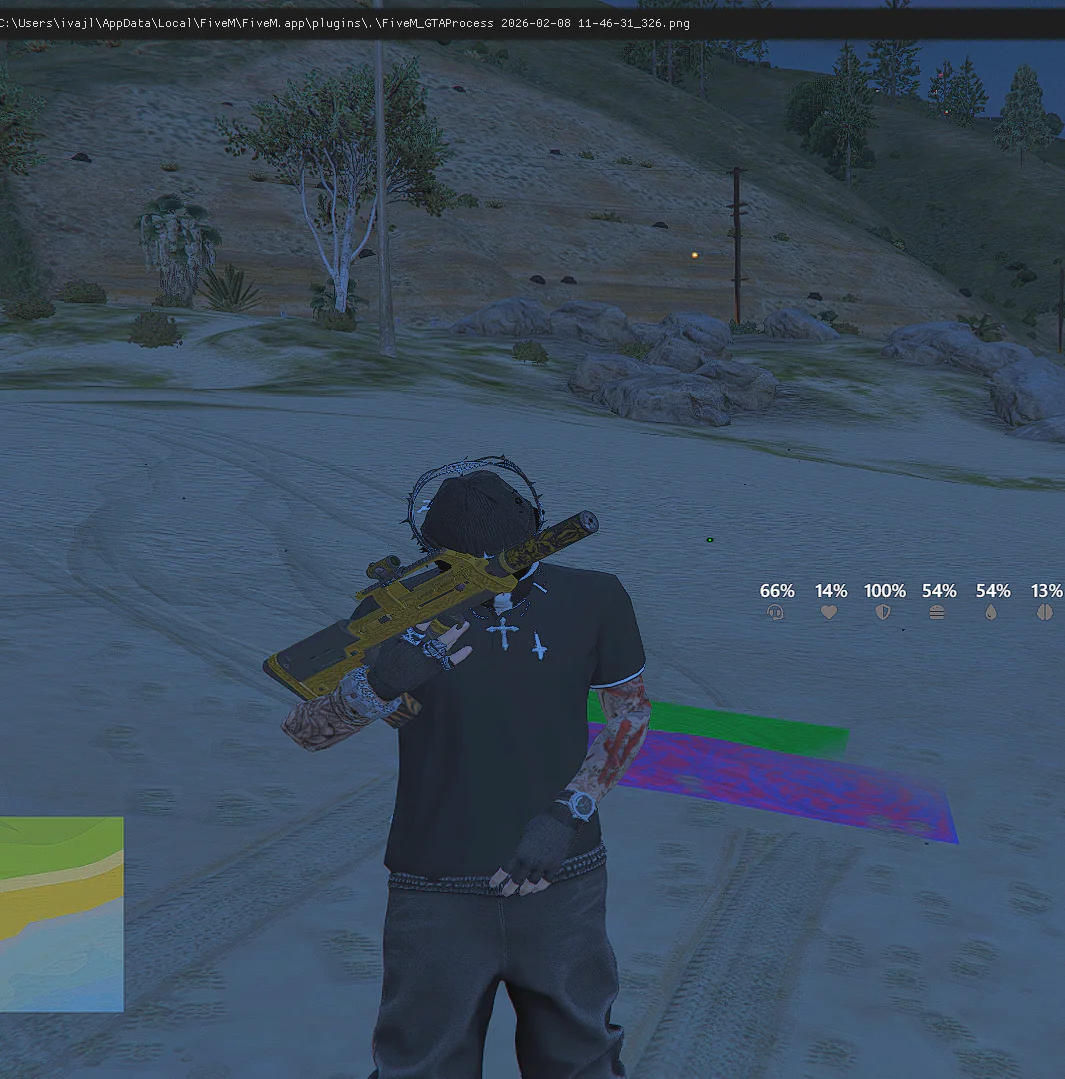Click the shield armor icon
This screenshot has height=1079, width=1065.
click(883, 612)
